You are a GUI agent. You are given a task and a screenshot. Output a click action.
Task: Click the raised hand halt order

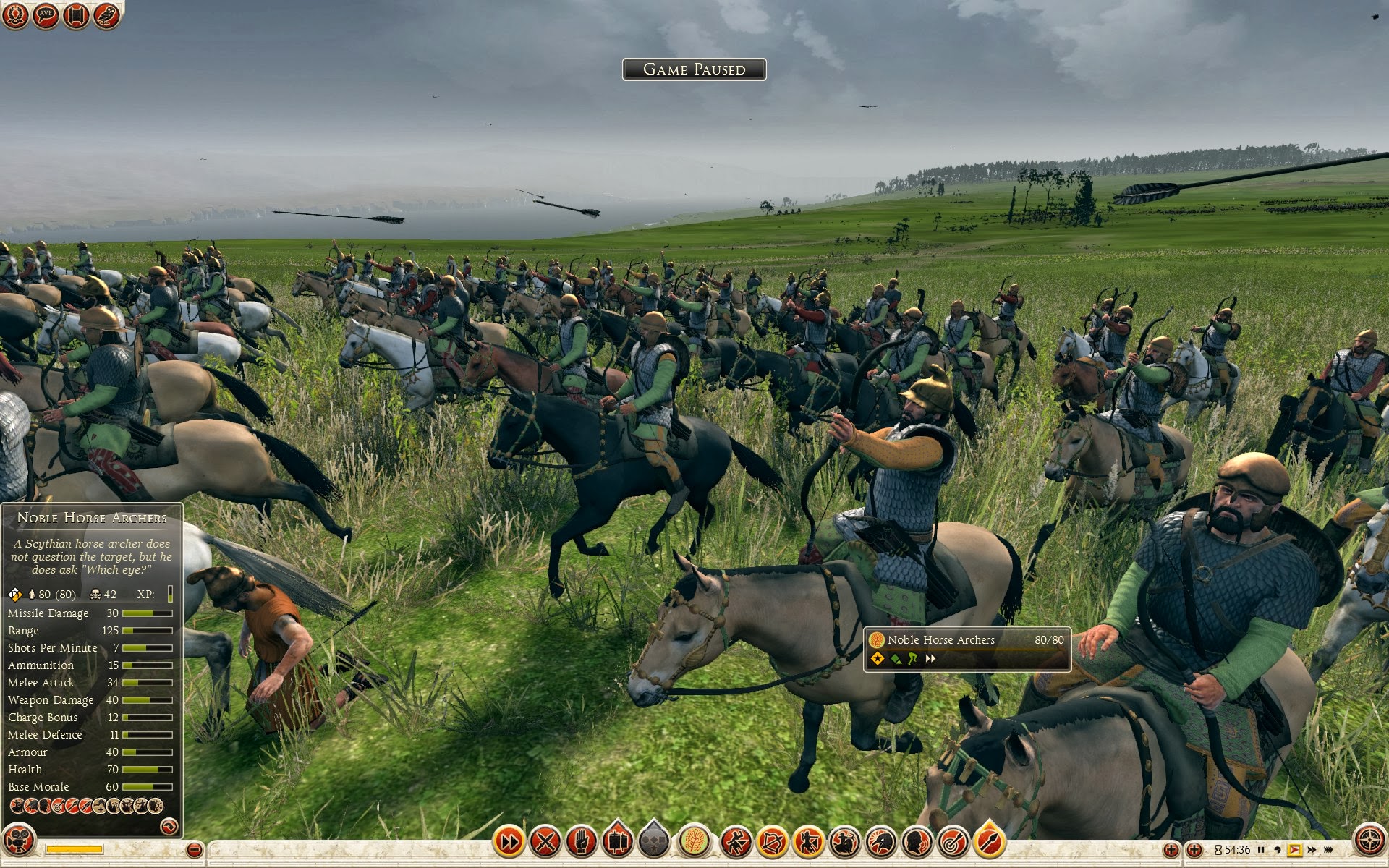pos(581,841)
